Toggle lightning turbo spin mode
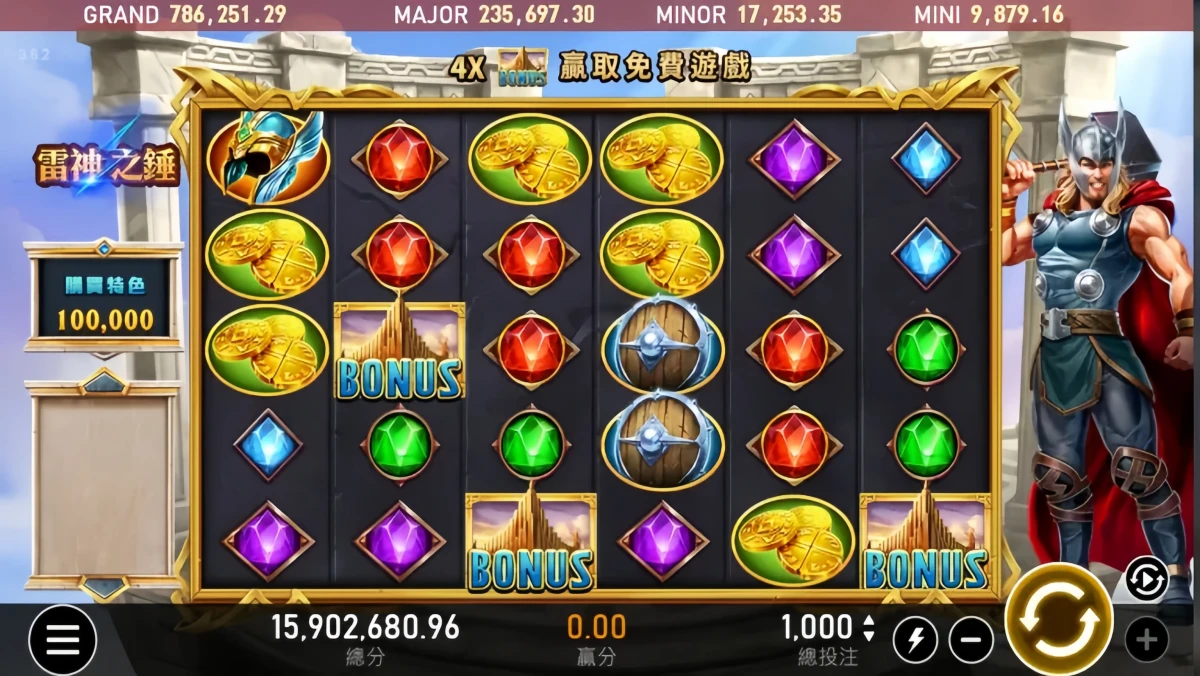Screen dimensions: 1200x676 [x=915, y=640]
